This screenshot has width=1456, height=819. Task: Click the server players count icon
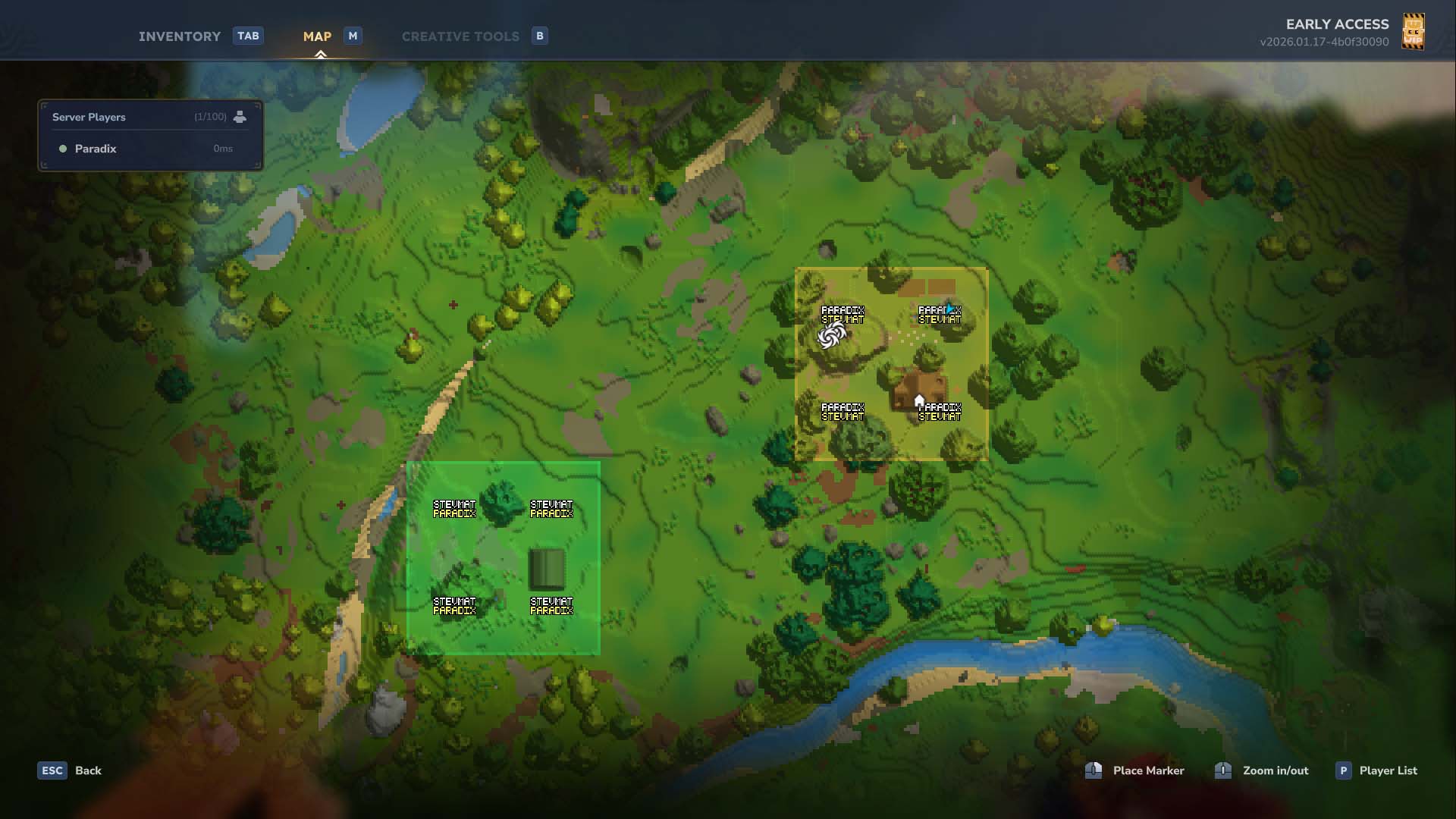coord(240,117)
